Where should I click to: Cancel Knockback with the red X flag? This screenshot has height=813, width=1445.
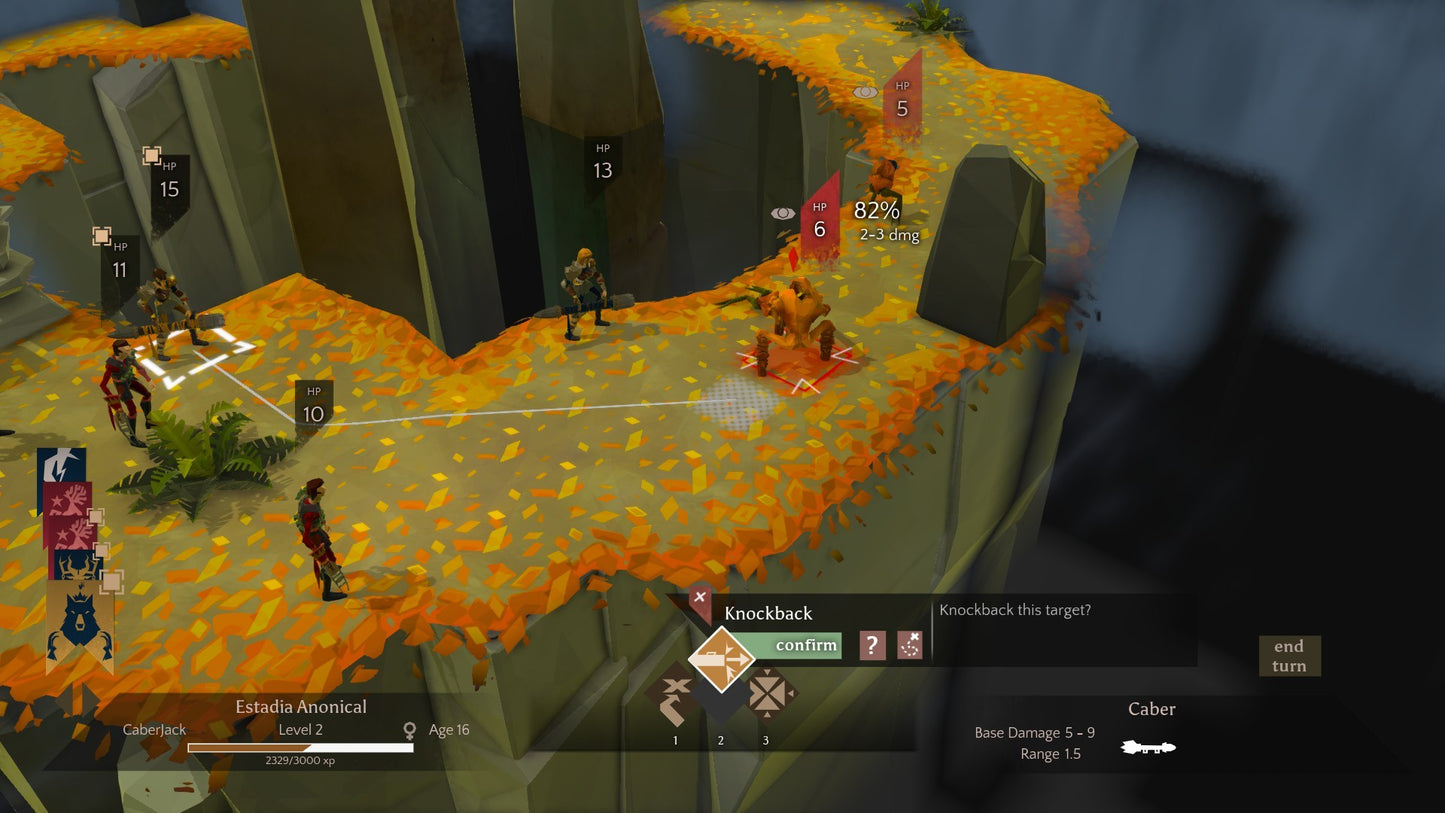700,599
